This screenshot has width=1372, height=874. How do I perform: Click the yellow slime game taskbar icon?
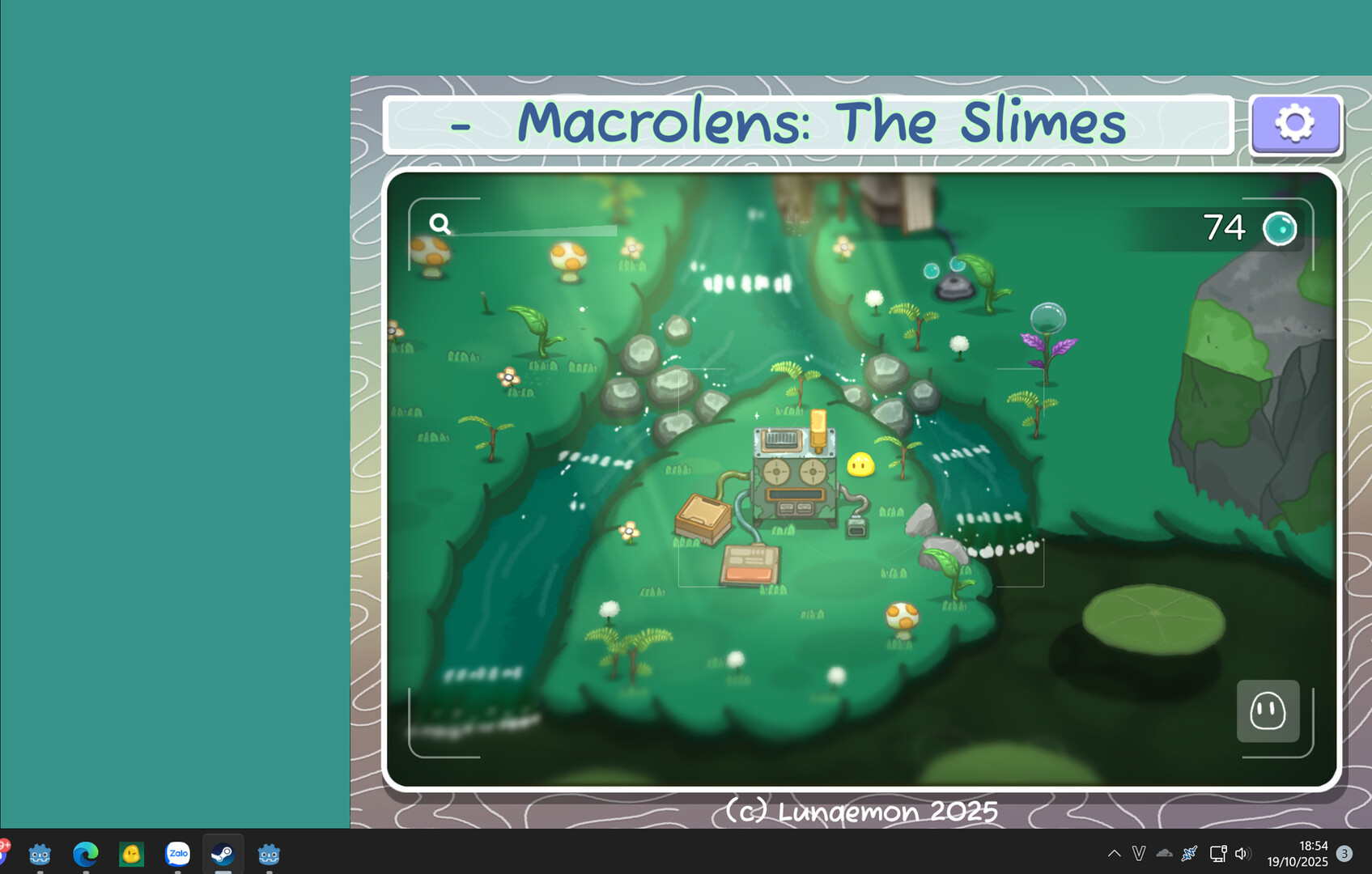point(132,854)
